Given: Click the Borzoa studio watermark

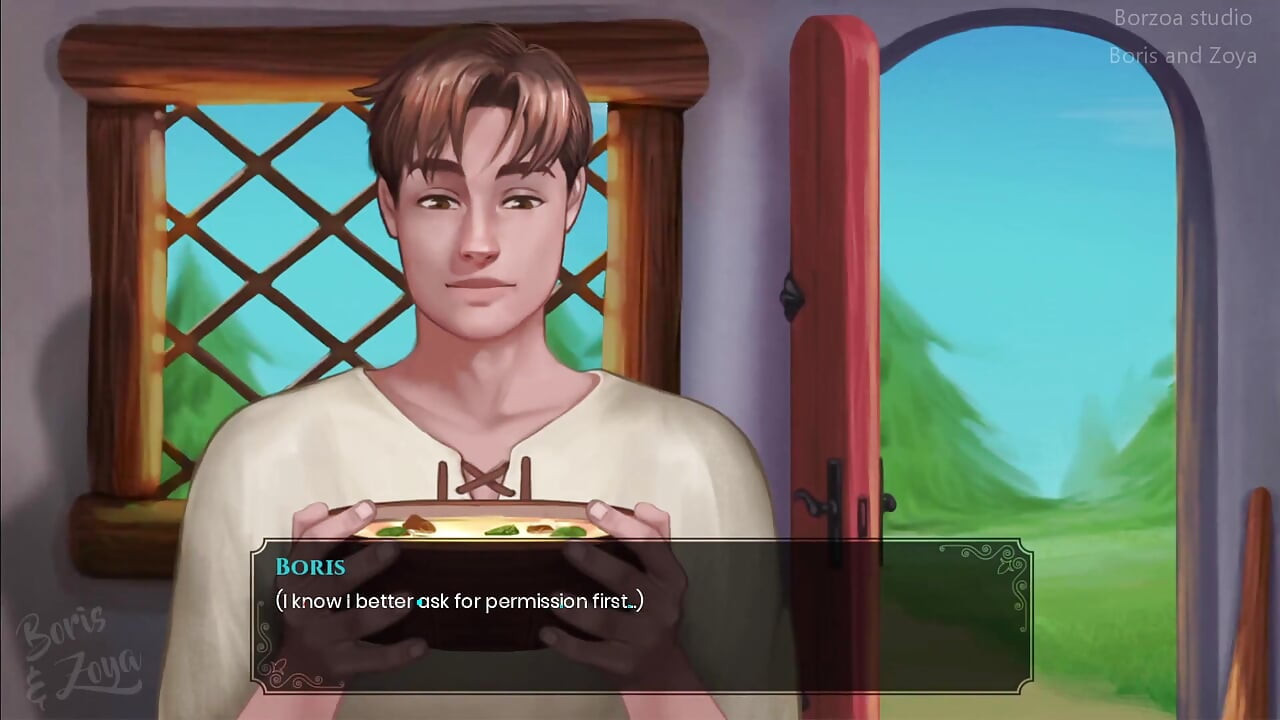Looking at the screenshot, I should tap(1182, 17).
